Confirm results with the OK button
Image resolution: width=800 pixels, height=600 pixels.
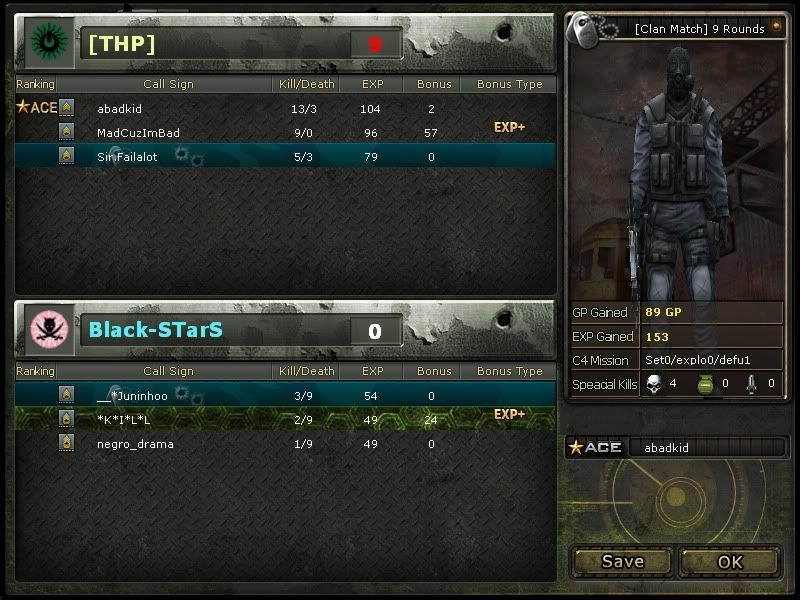(x=730, y=561)
